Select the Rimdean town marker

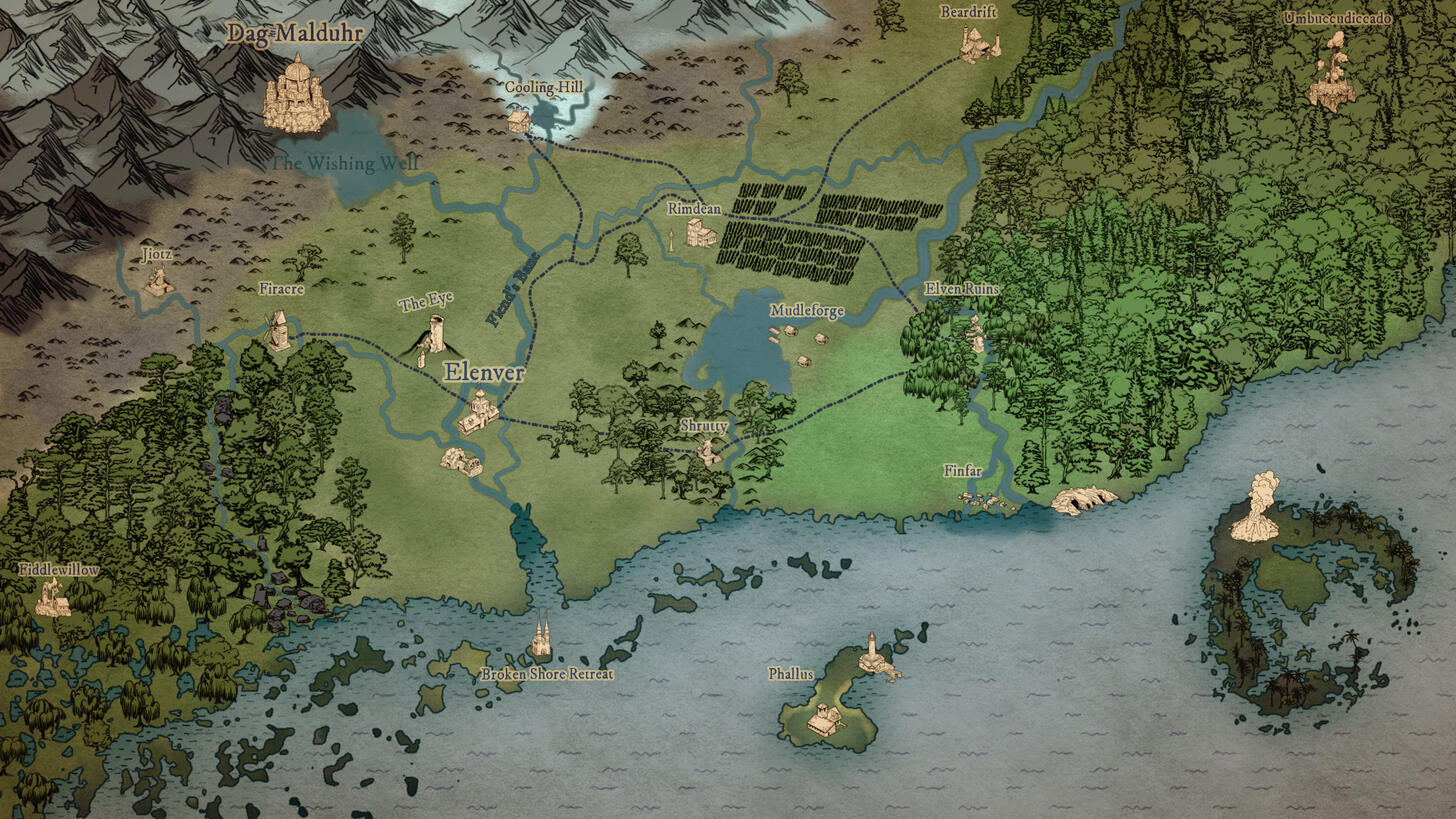(x=700, y=234)
